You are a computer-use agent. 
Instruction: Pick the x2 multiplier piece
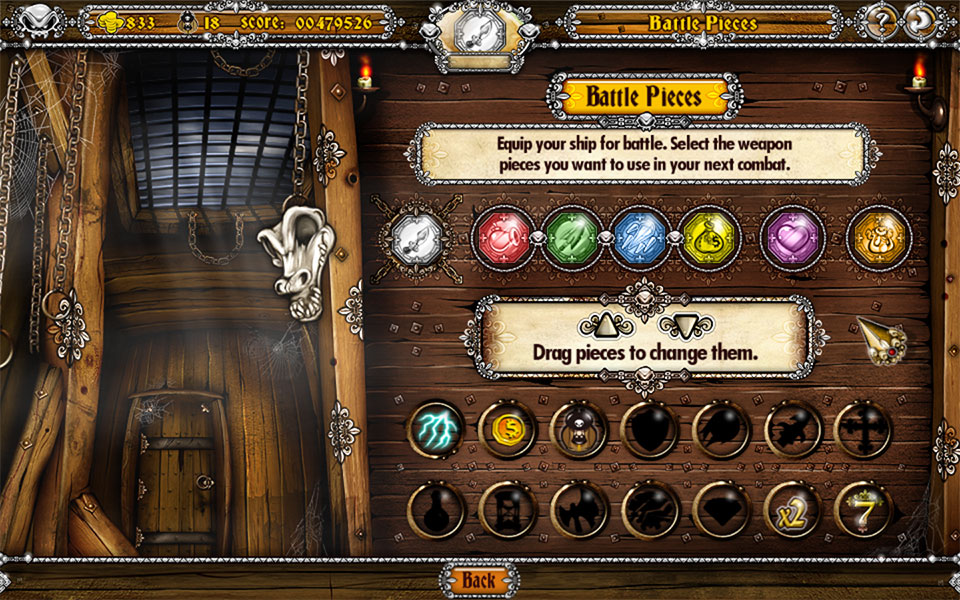click(793, 510)
